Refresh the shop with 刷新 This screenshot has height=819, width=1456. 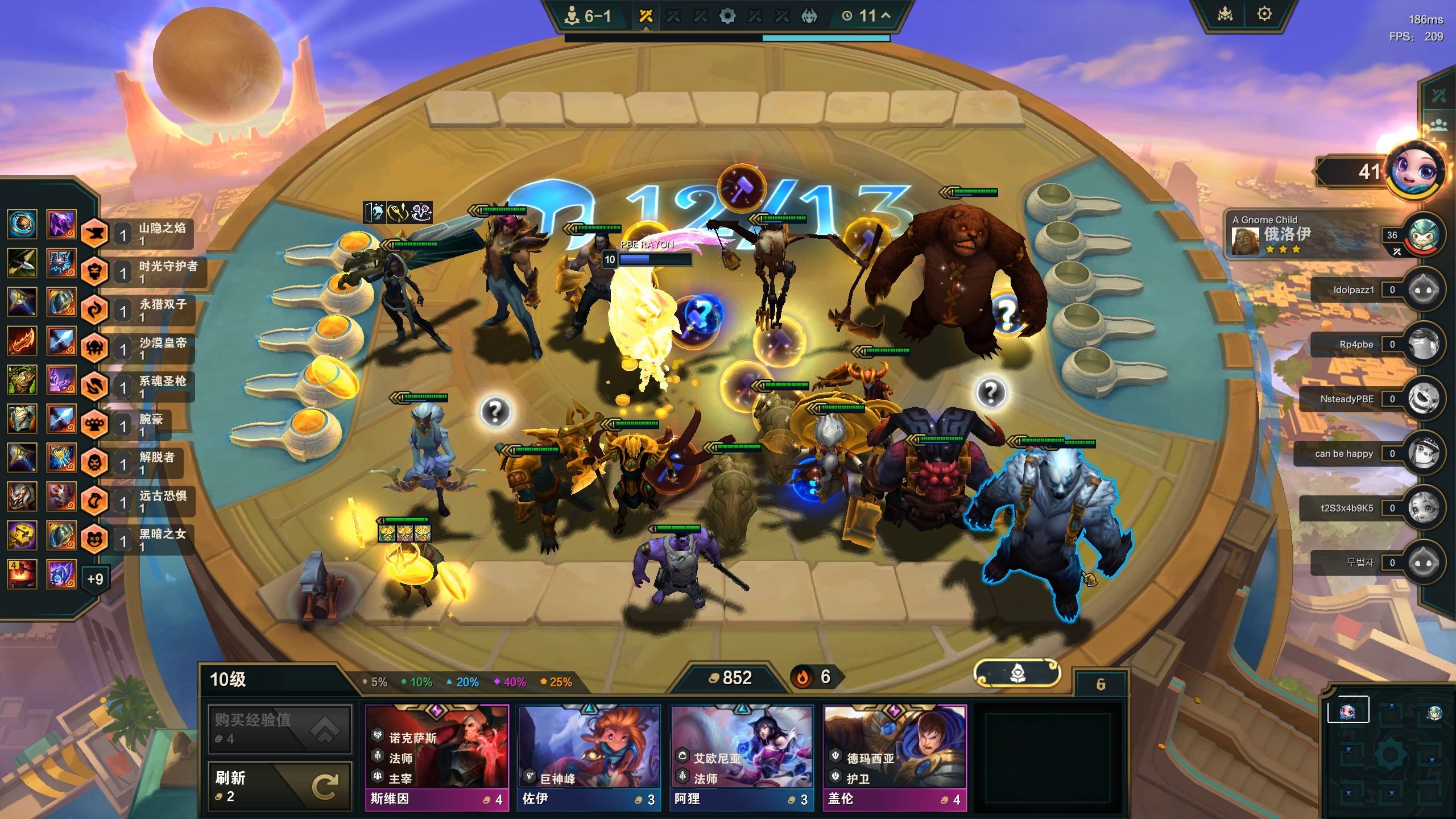(280, 786)
